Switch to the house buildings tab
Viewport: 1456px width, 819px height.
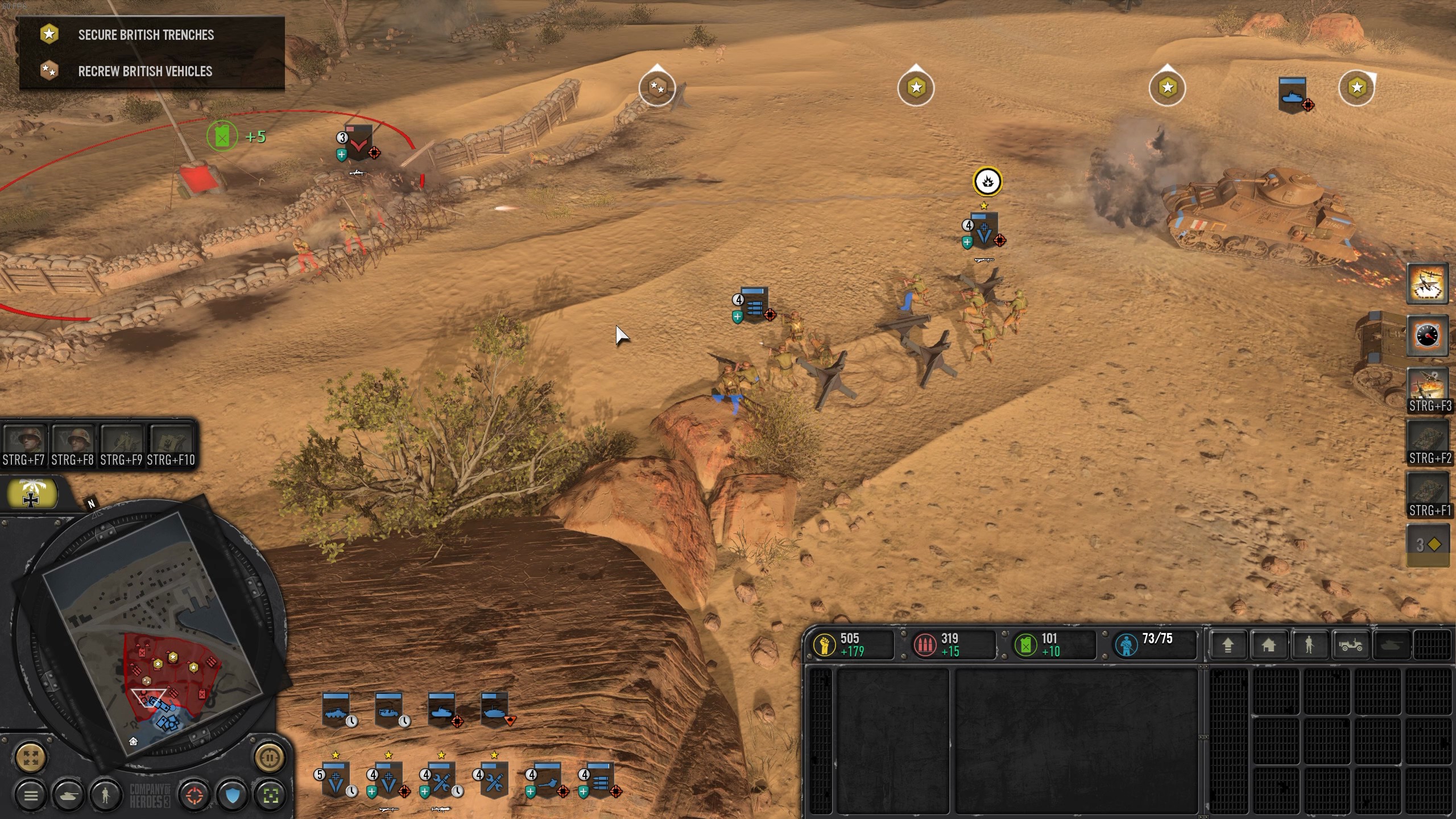point(1268,645)
